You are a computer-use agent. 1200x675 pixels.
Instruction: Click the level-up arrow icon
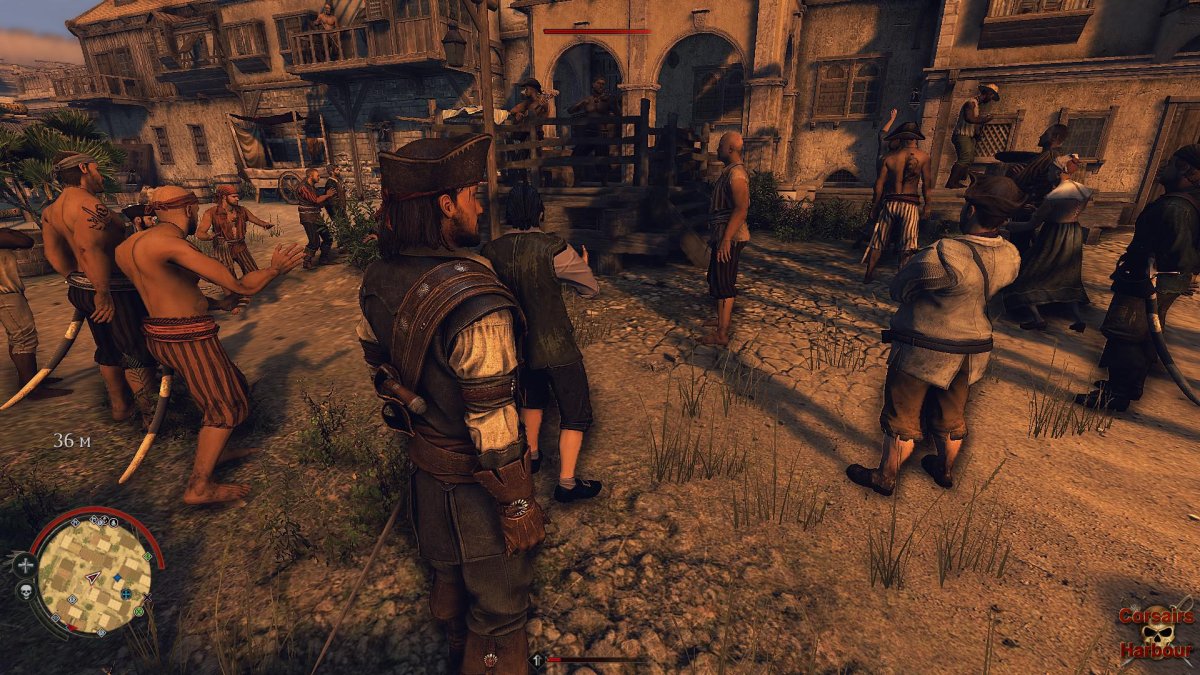[537, 660]
